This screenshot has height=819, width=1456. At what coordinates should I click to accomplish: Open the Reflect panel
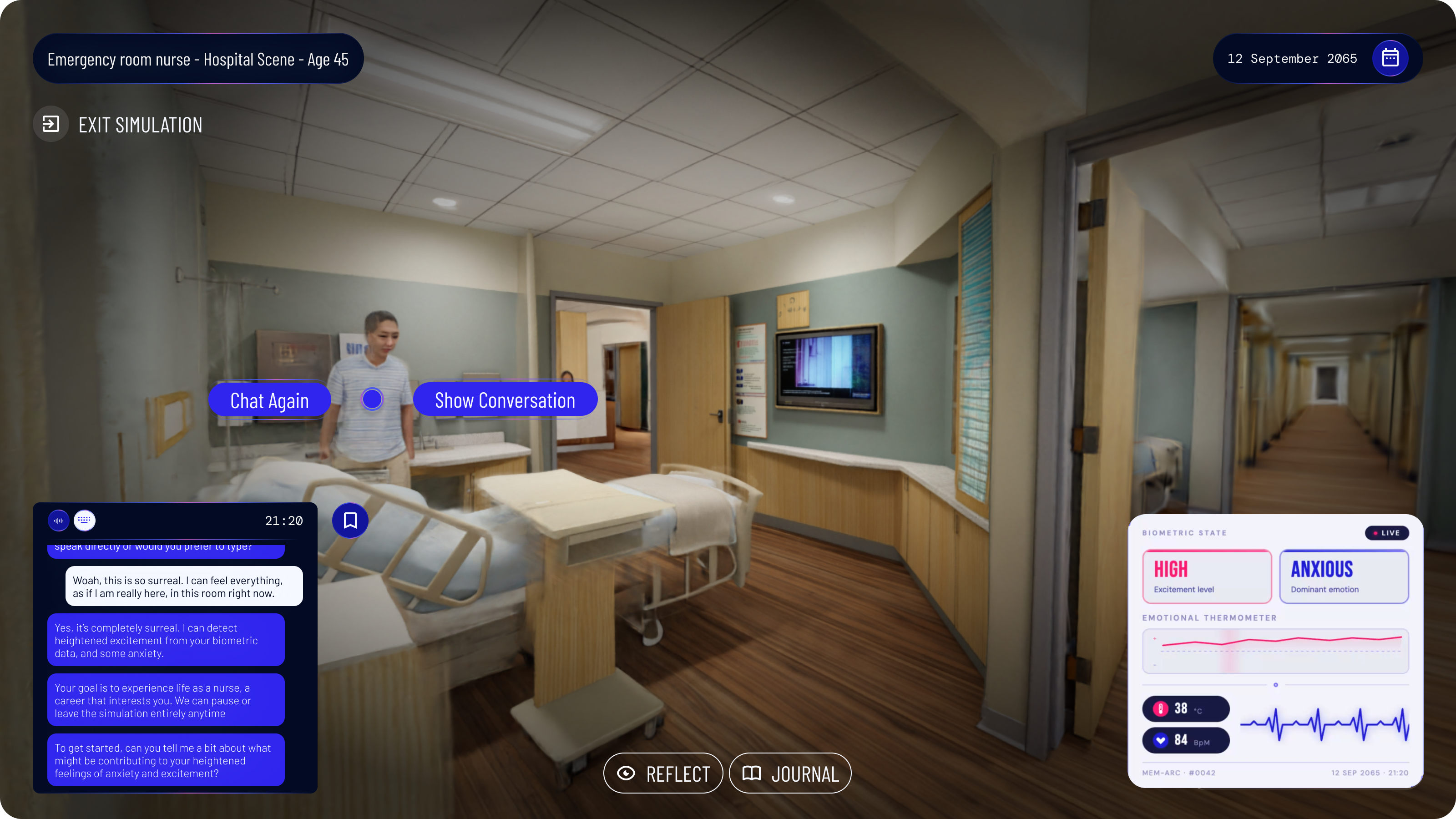pos(663,773)
